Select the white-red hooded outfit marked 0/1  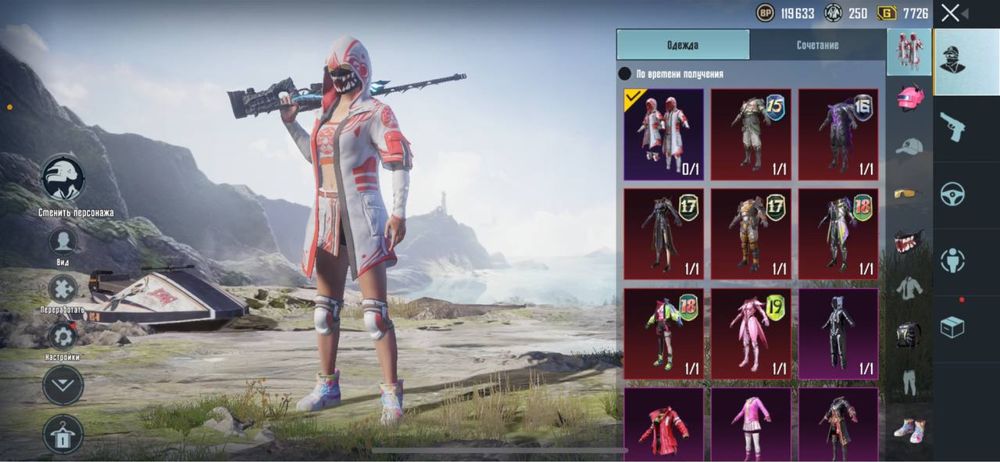664,134
